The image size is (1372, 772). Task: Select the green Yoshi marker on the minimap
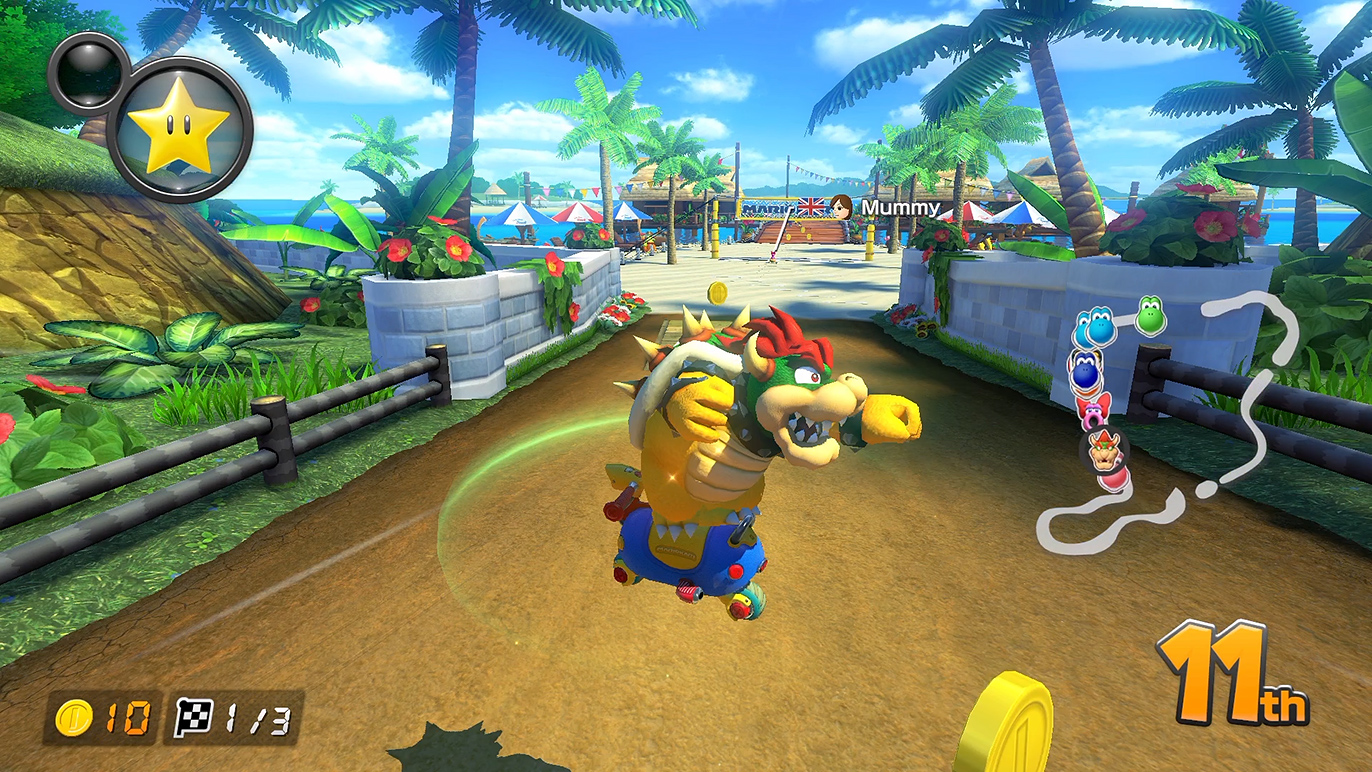coord(1150,315)
